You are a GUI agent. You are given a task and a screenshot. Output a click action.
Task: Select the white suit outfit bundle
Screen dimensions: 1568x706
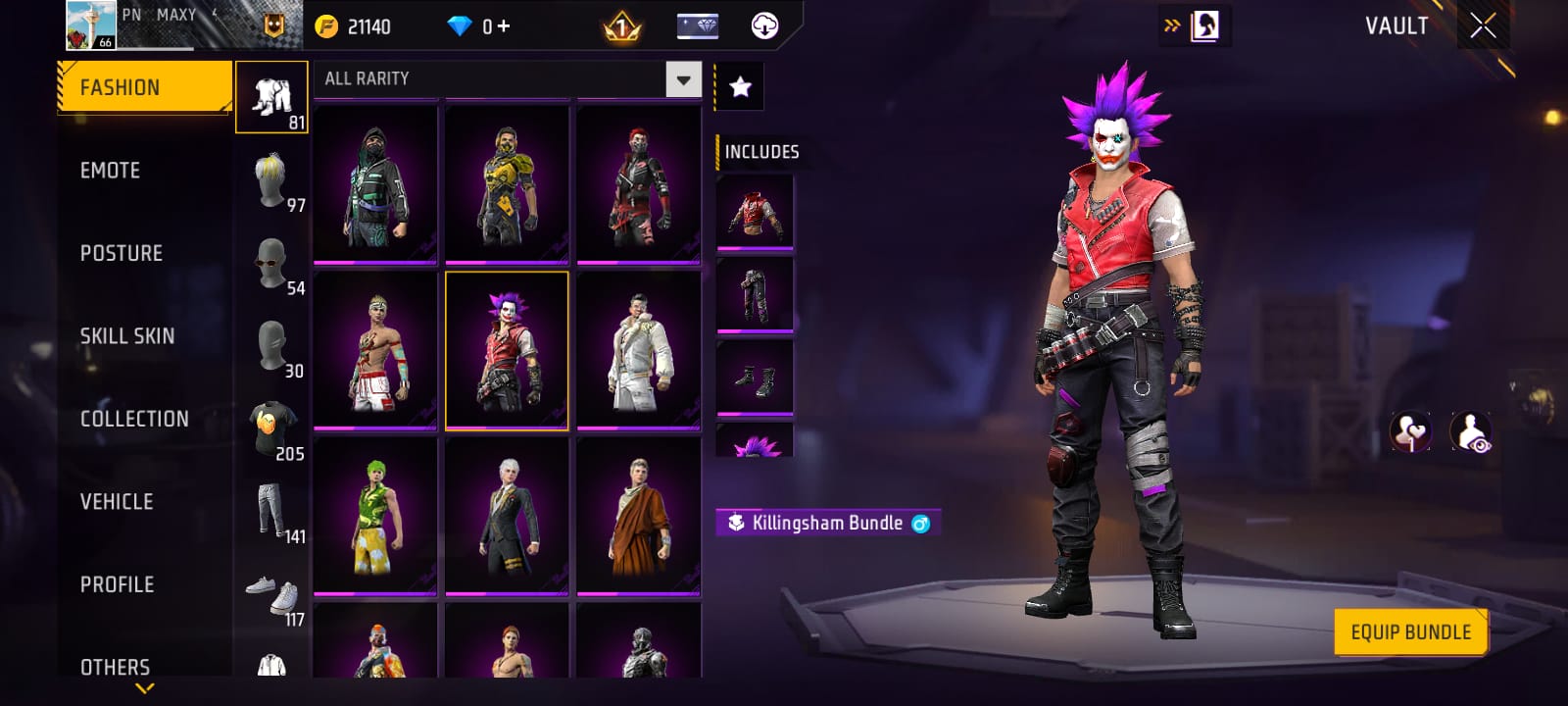639,350
